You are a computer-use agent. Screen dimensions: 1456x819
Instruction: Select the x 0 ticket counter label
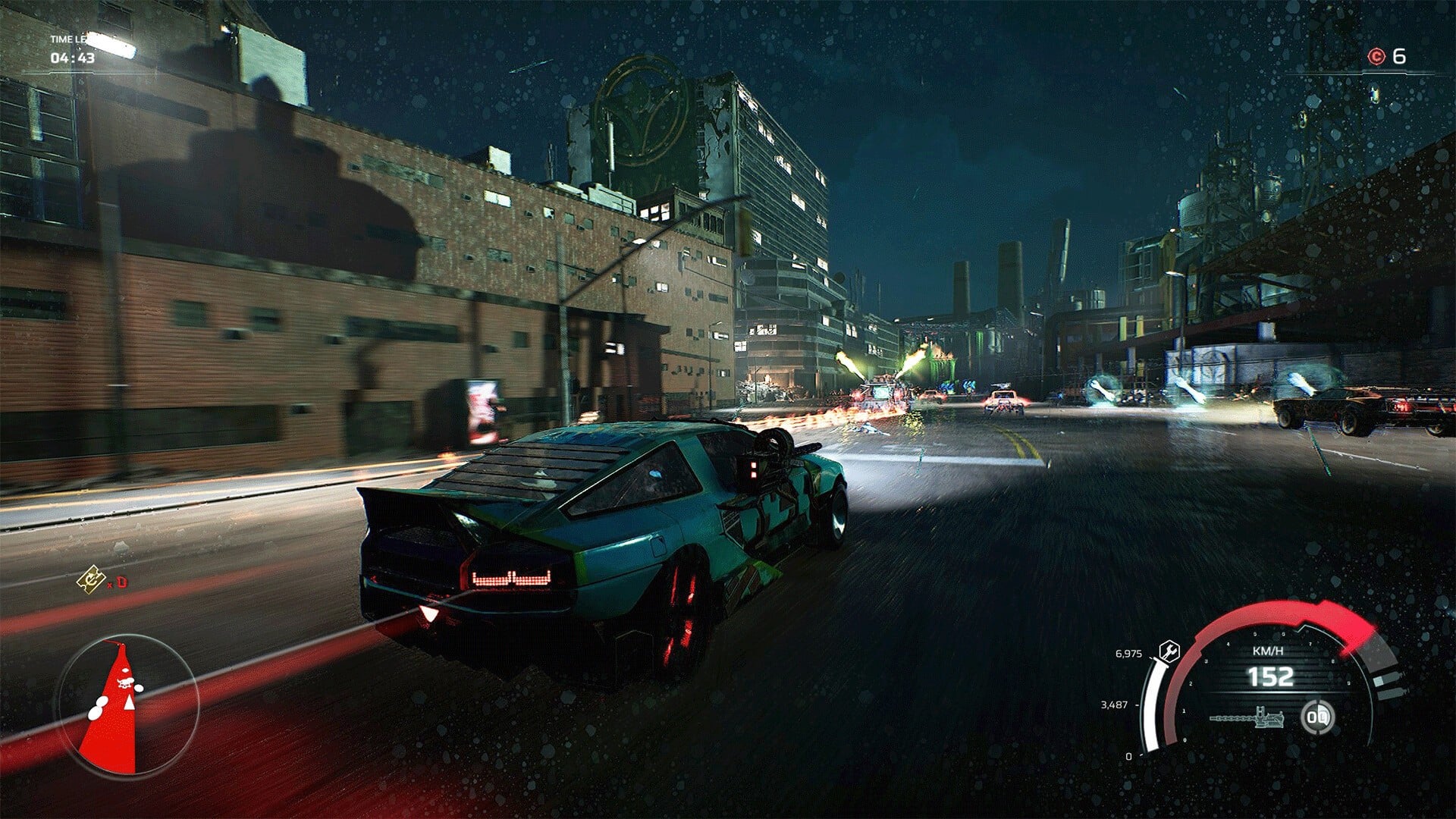pos(118,583)
